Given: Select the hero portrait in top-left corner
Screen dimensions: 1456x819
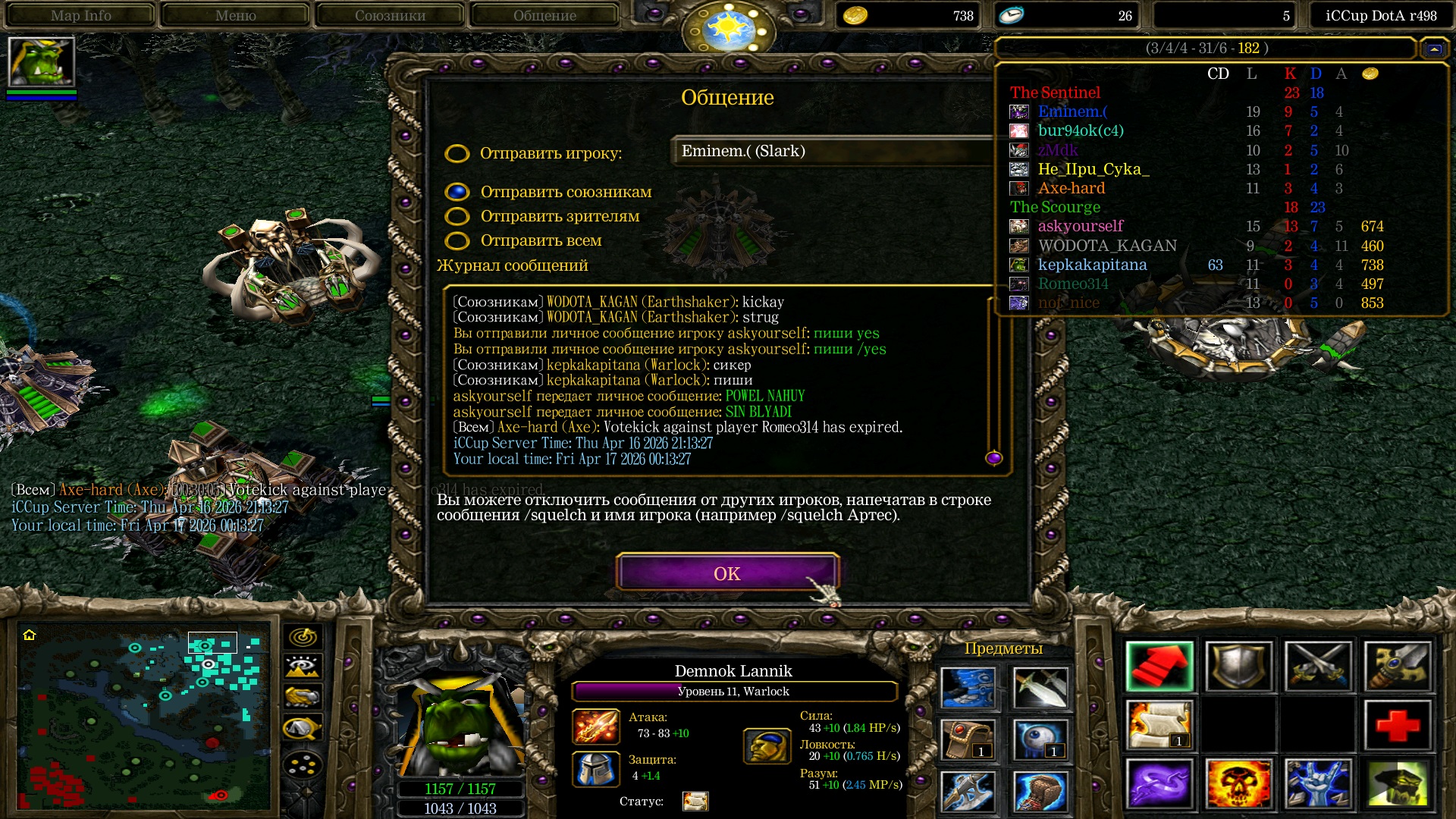Looking at the screenshot, I should [41, 62].
